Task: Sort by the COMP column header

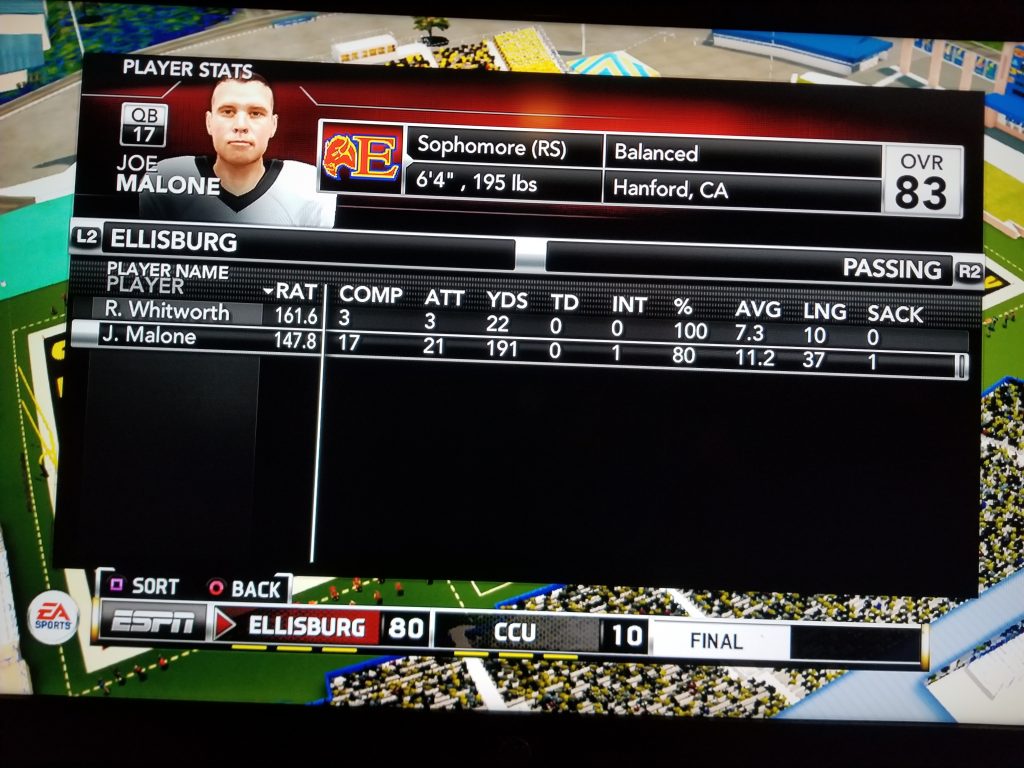Action: (370, 295)
